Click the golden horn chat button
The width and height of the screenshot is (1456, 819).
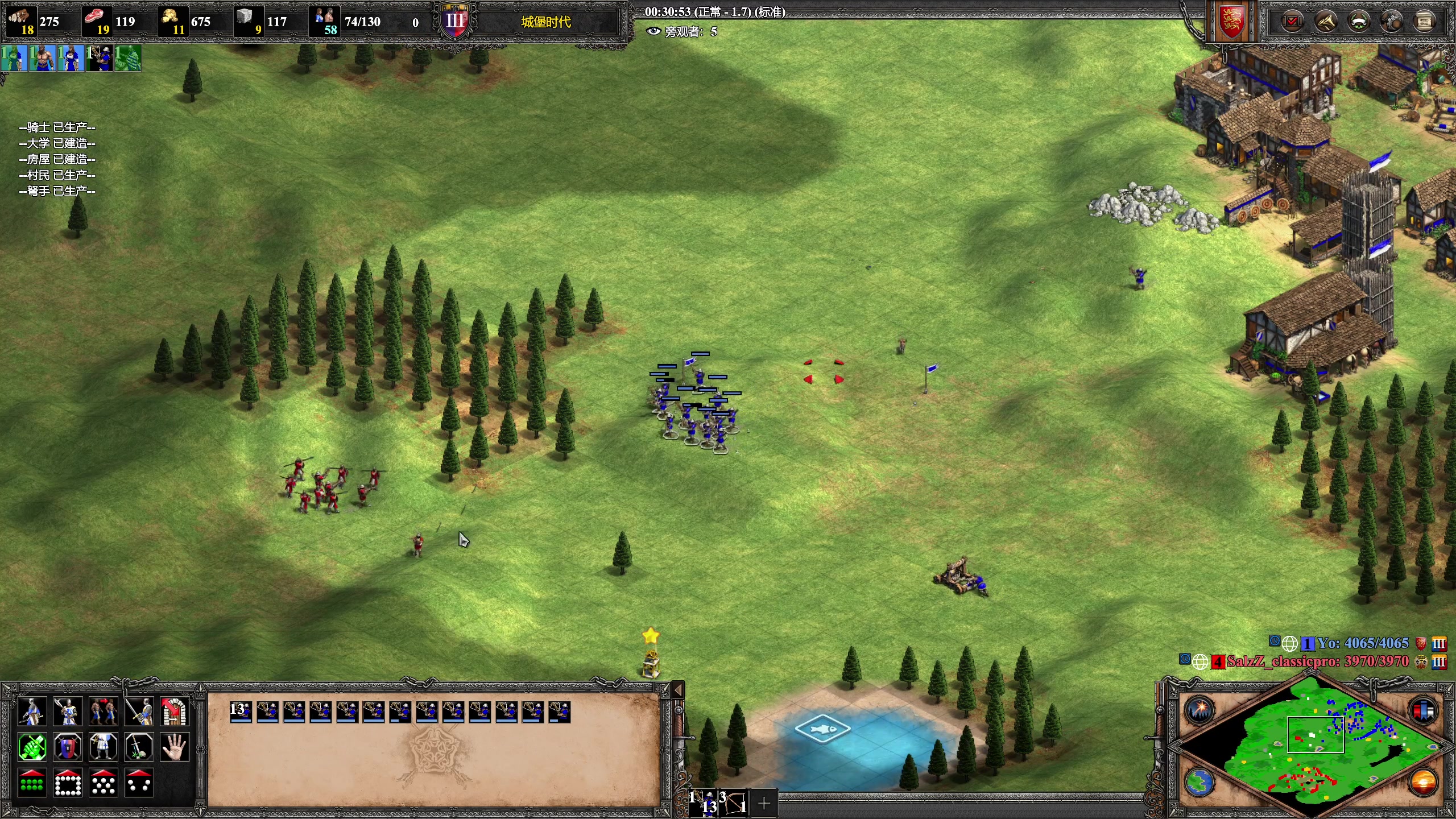point(1326,22)
